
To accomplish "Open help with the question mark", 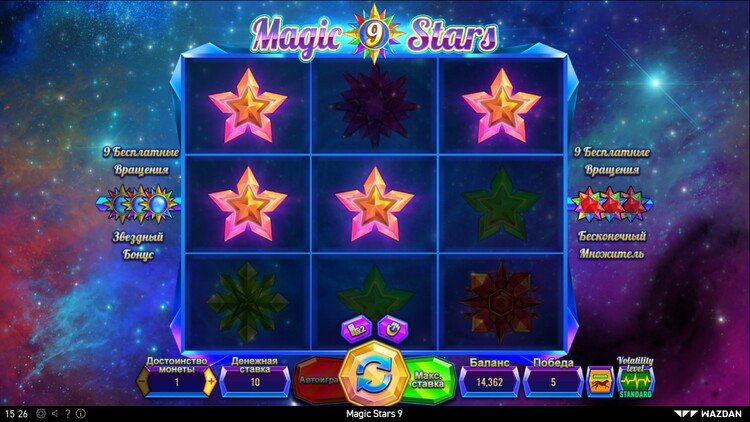I will coord(66,413).
